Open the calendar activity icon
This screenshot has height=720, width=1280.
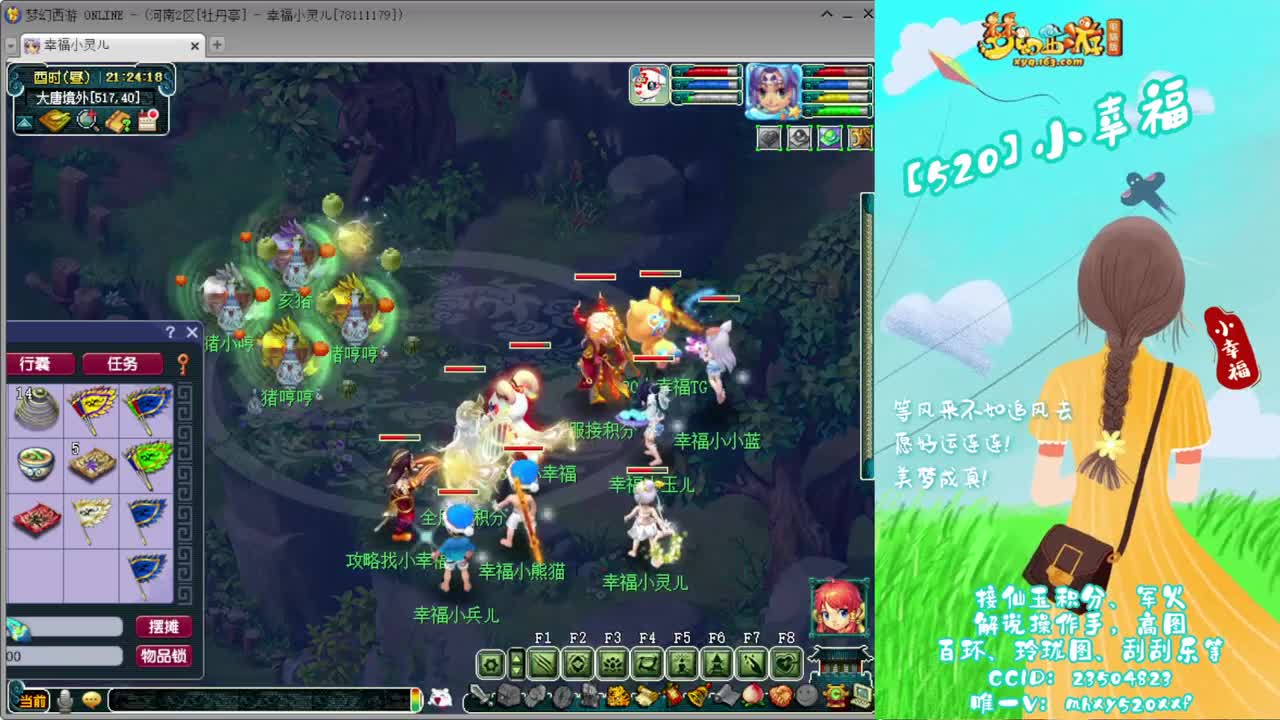(x=146, y=120)
